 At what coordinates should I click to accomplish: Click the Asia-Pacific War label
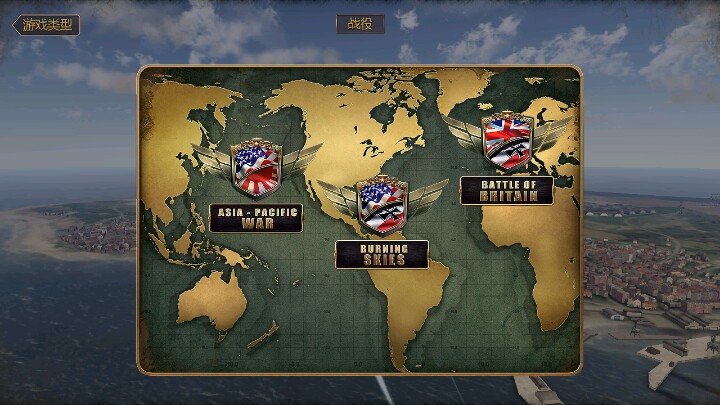(x=256, y=218)
